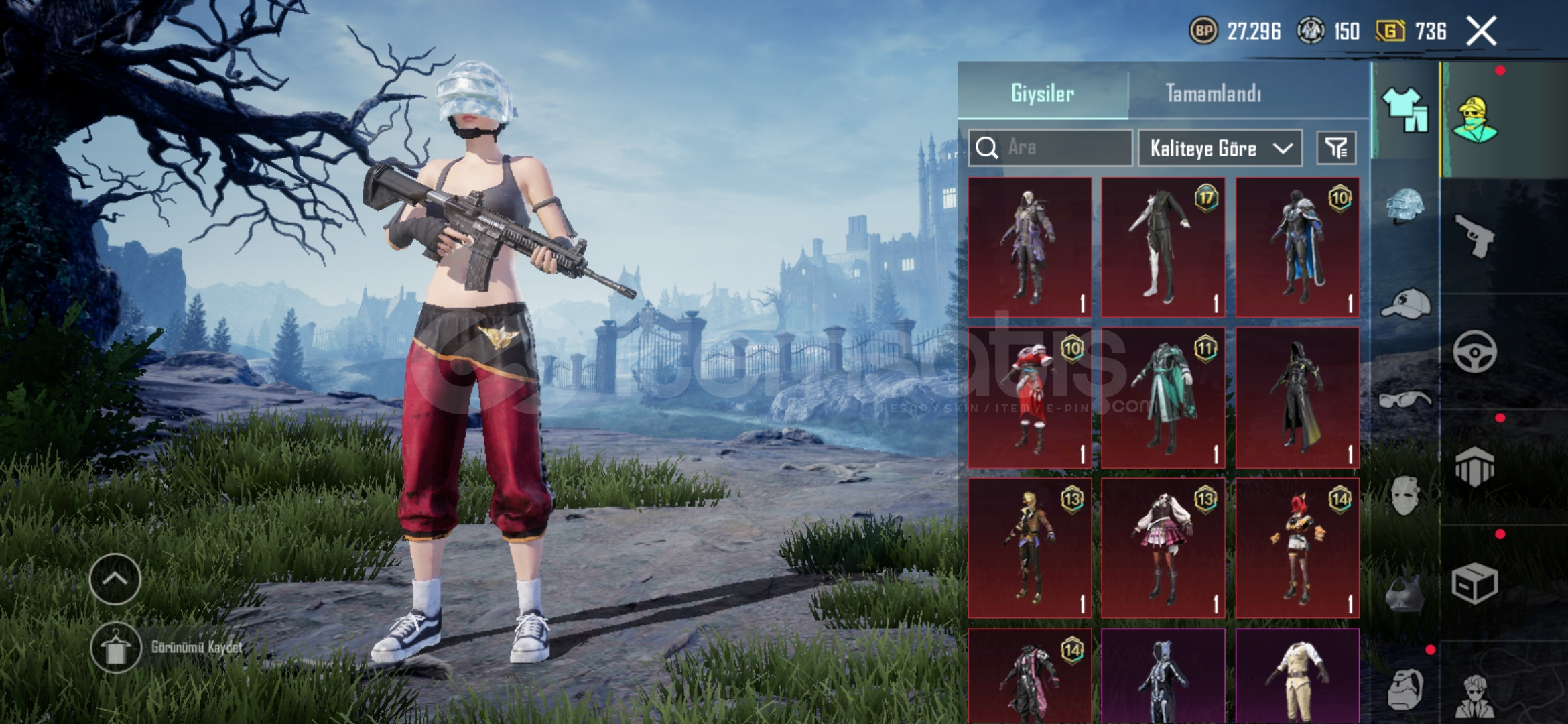This screenshot has height=724, width=1568.
Task: Switch to the Tamamlandı tab
Action: 1213,93
